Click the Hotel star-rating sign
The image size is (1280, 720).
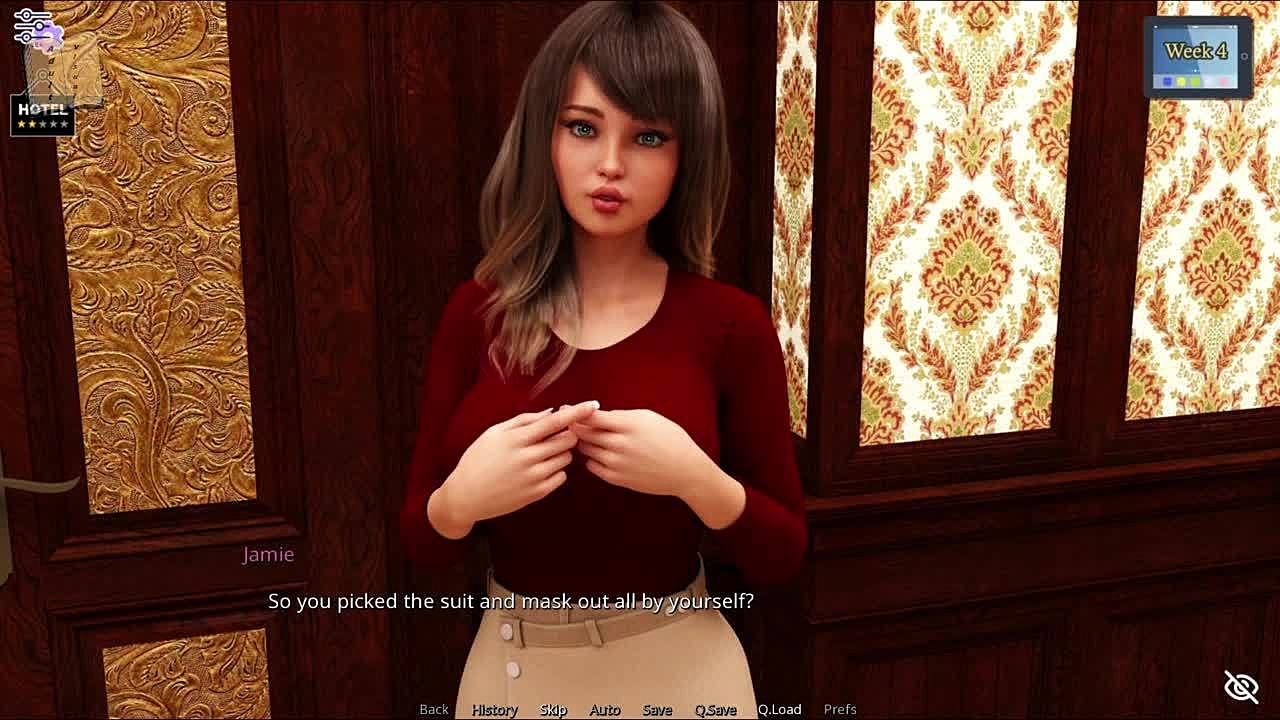[x=42, y=116]
